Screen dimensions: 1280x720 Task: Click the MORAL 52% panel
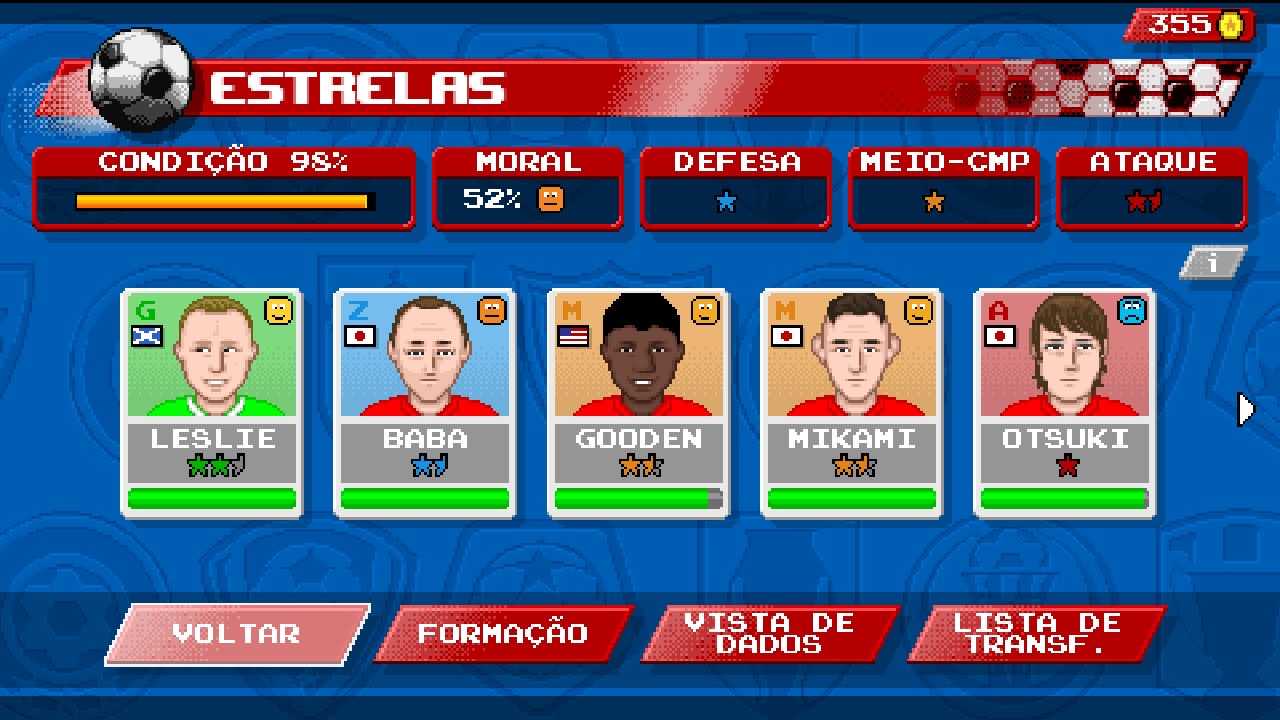[x=528, y=190]
